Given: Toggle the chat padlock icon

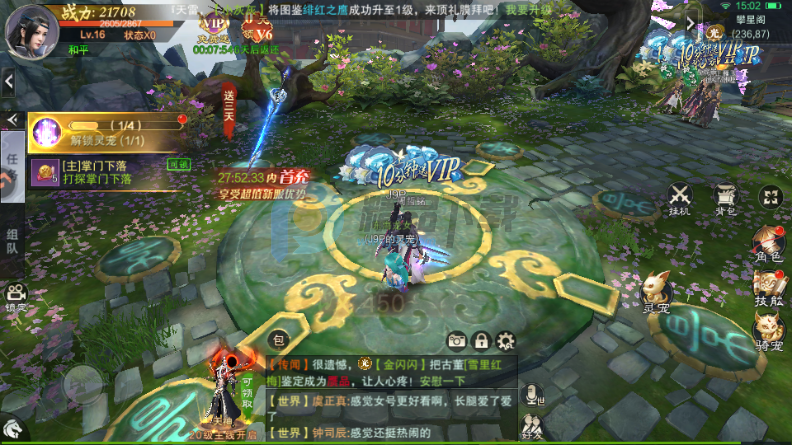Looking at the screenshot, I should [481, 340].
